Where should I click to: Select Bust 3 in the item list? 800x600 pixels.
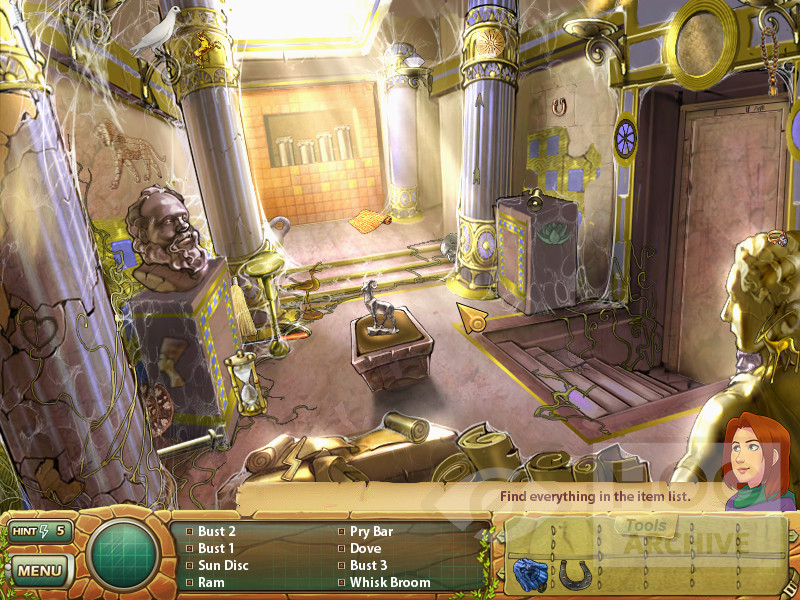point(368,565)
